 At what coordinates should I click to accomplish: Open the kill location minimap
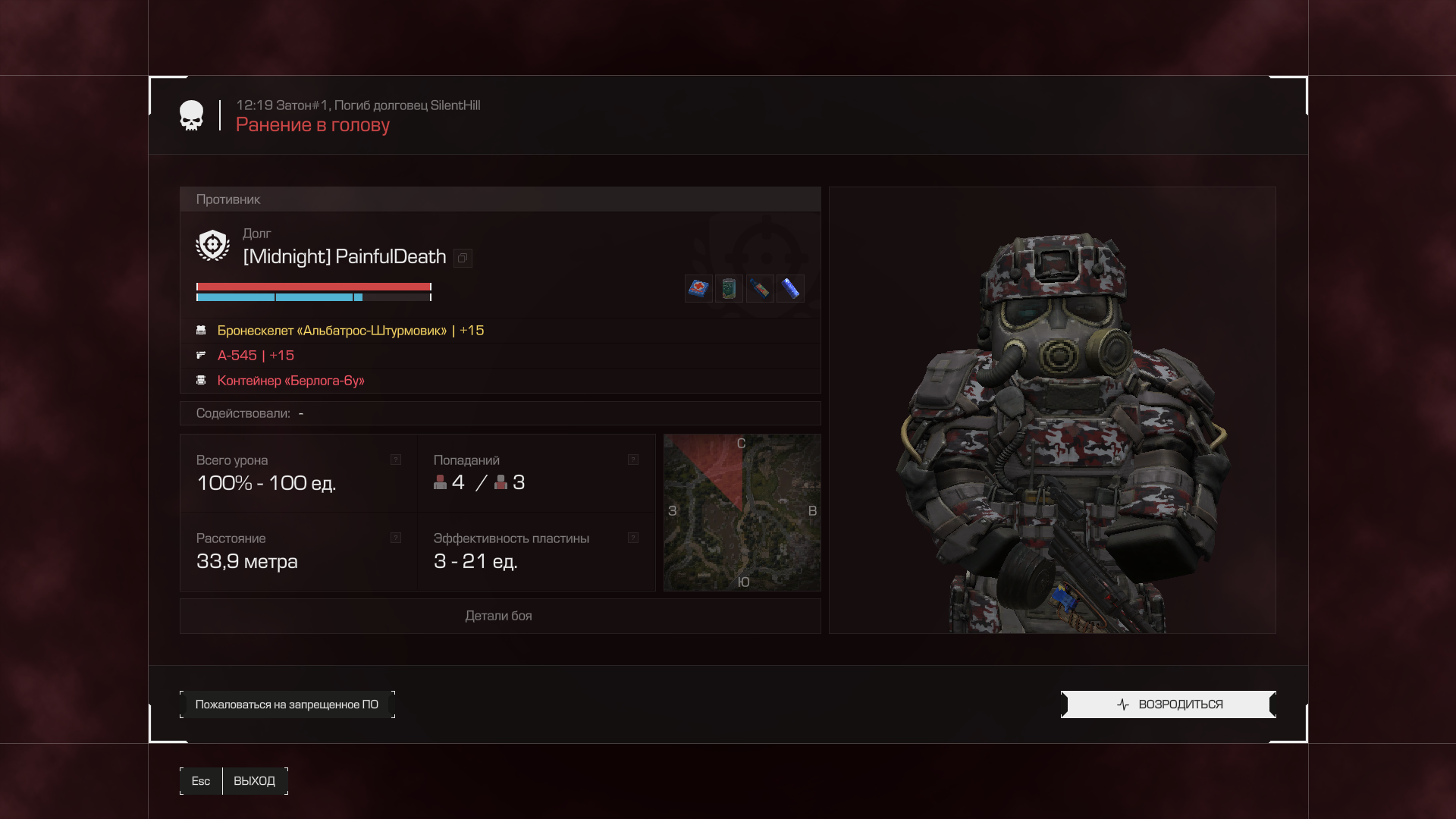742,513
